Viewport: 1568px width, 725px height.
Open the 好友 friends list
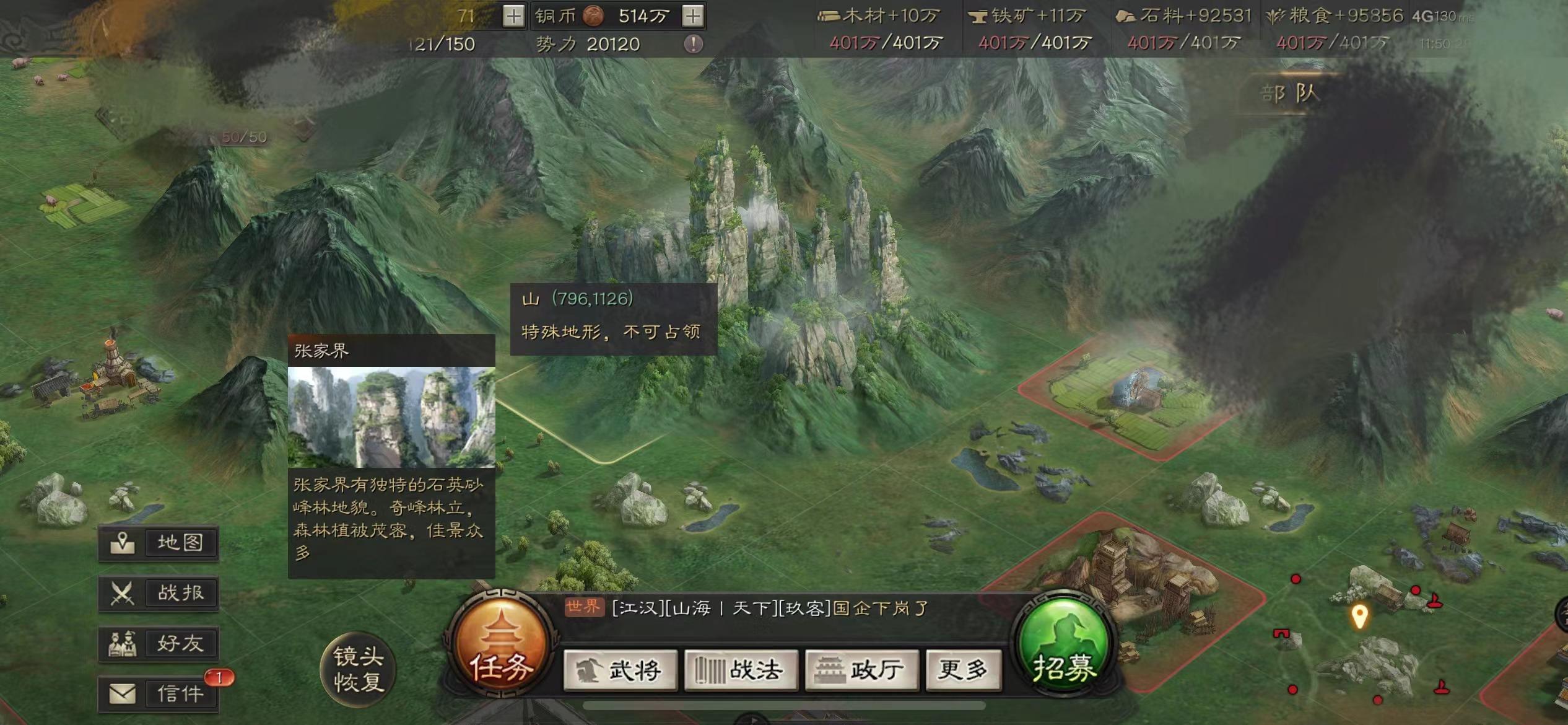(x=159, y=643)
